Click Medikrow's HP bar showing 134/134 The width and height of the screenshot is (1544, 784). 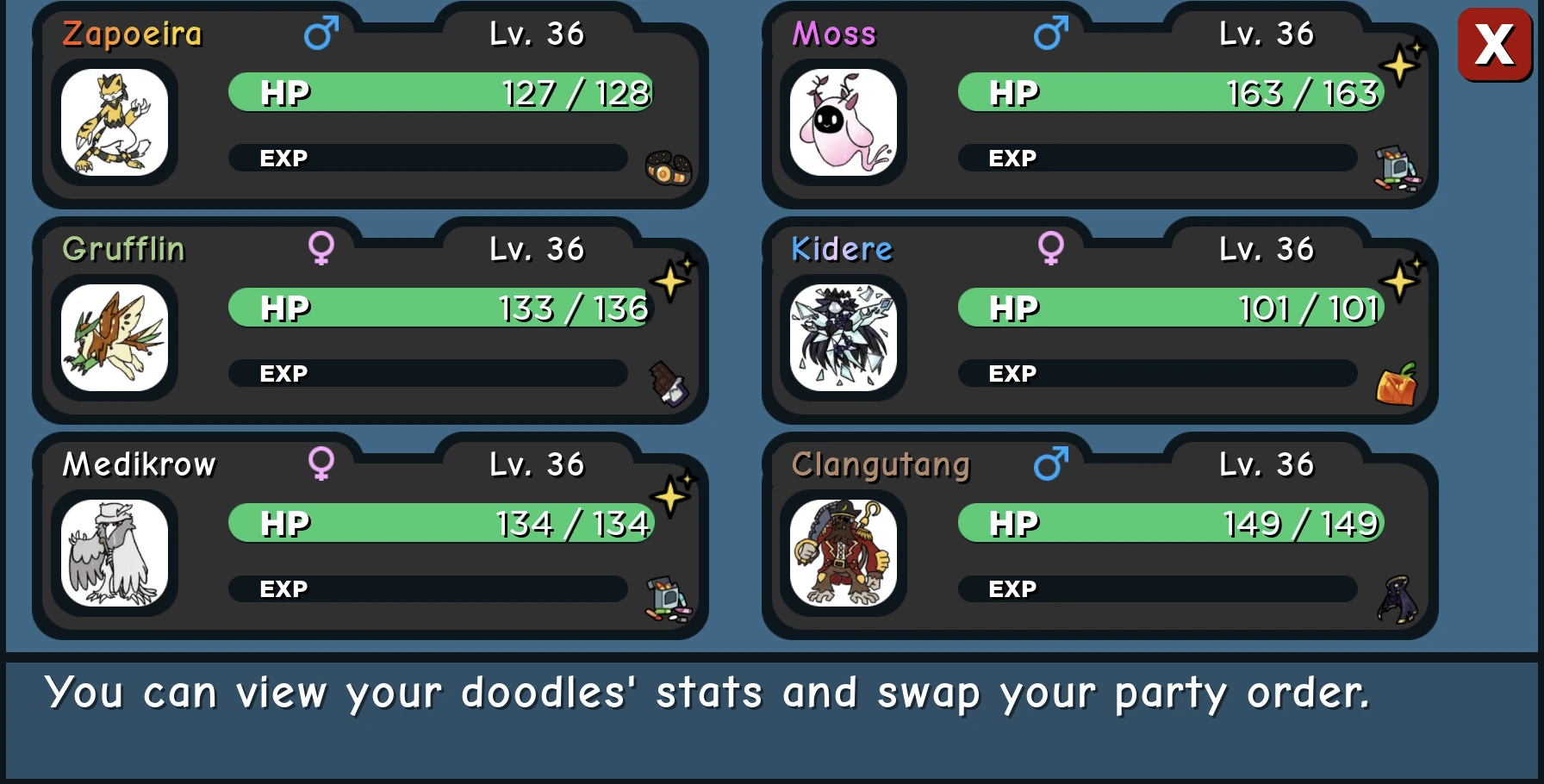point(439,522)
